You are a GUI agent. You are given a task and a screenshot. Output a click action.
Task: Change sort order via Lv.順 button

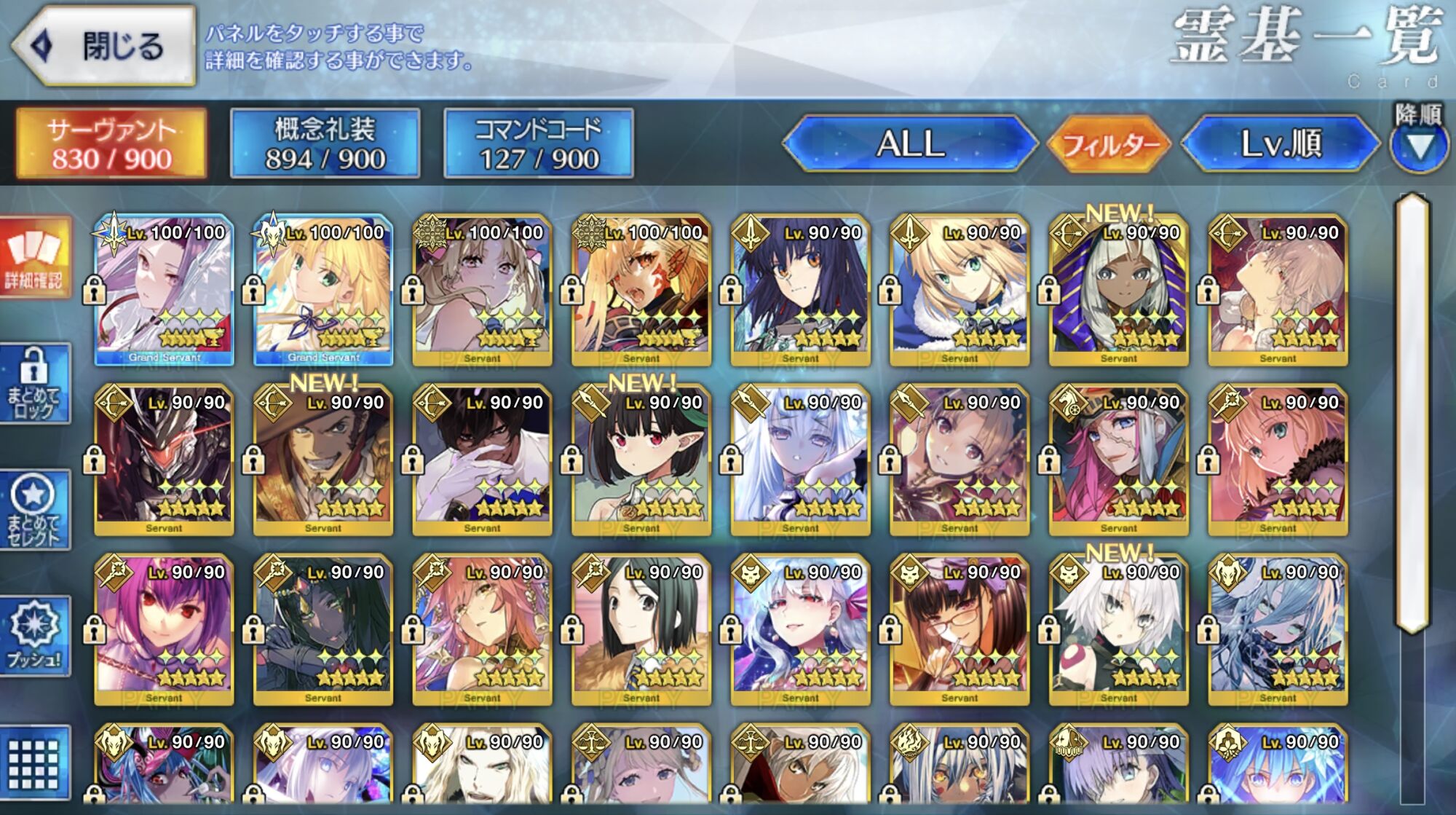[x=1280, y=143]
